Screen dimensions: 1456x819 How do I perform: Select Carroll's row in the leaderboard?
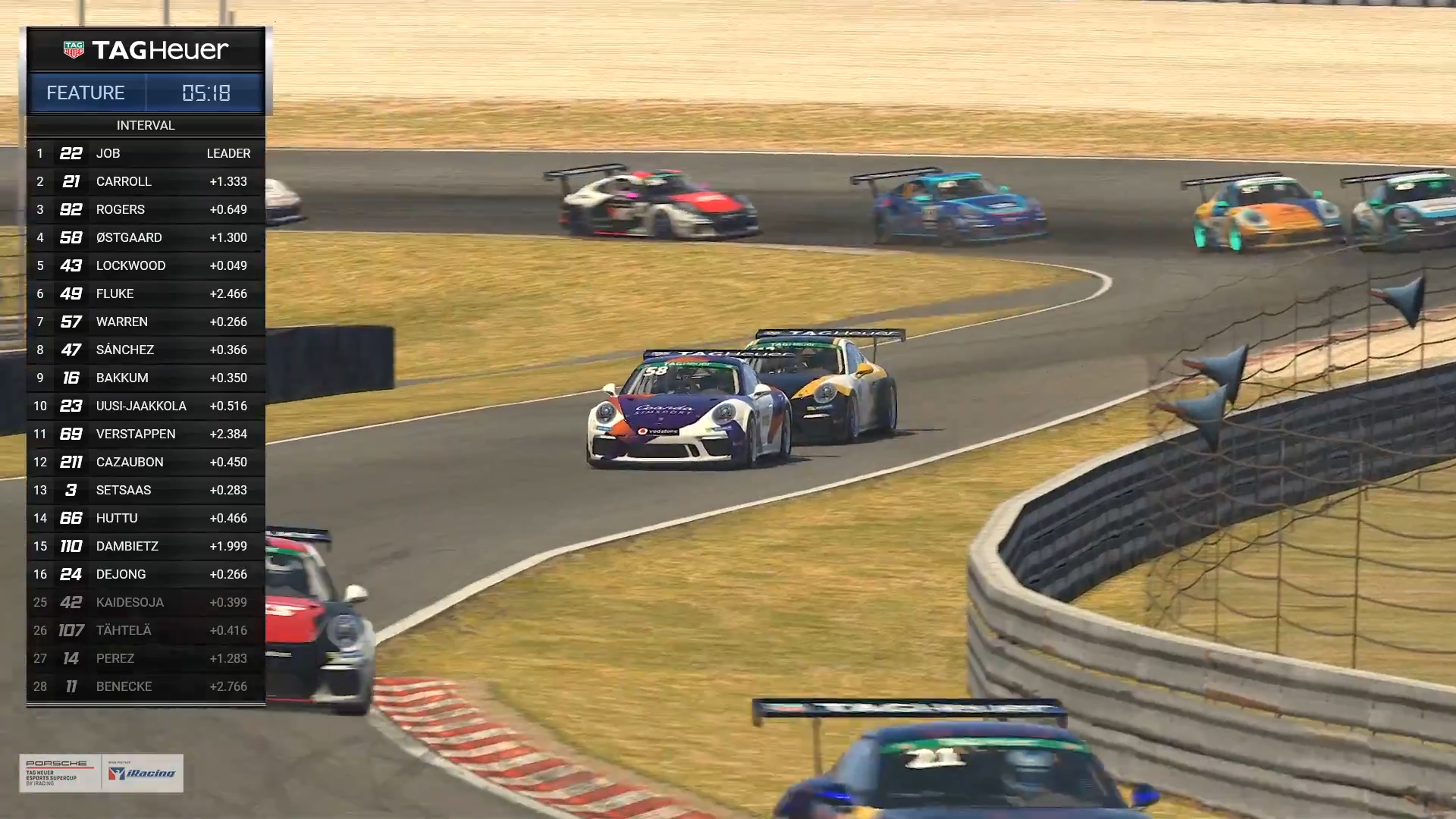pyautogui.click(x=146, y=181)
